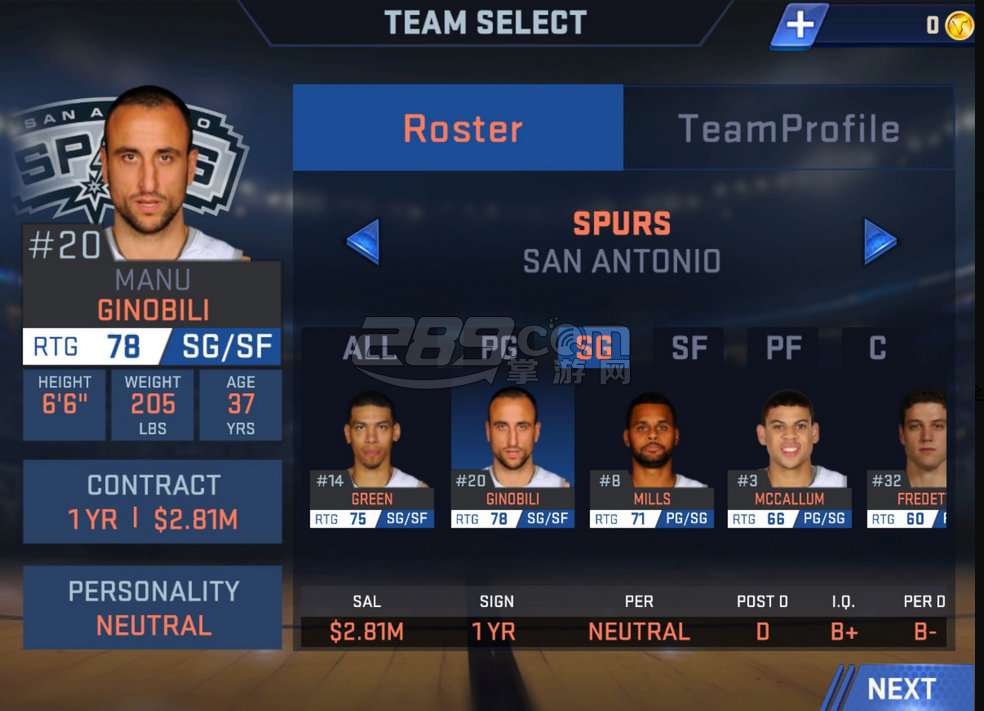Open the TeamProfile tab

[788, 128]
